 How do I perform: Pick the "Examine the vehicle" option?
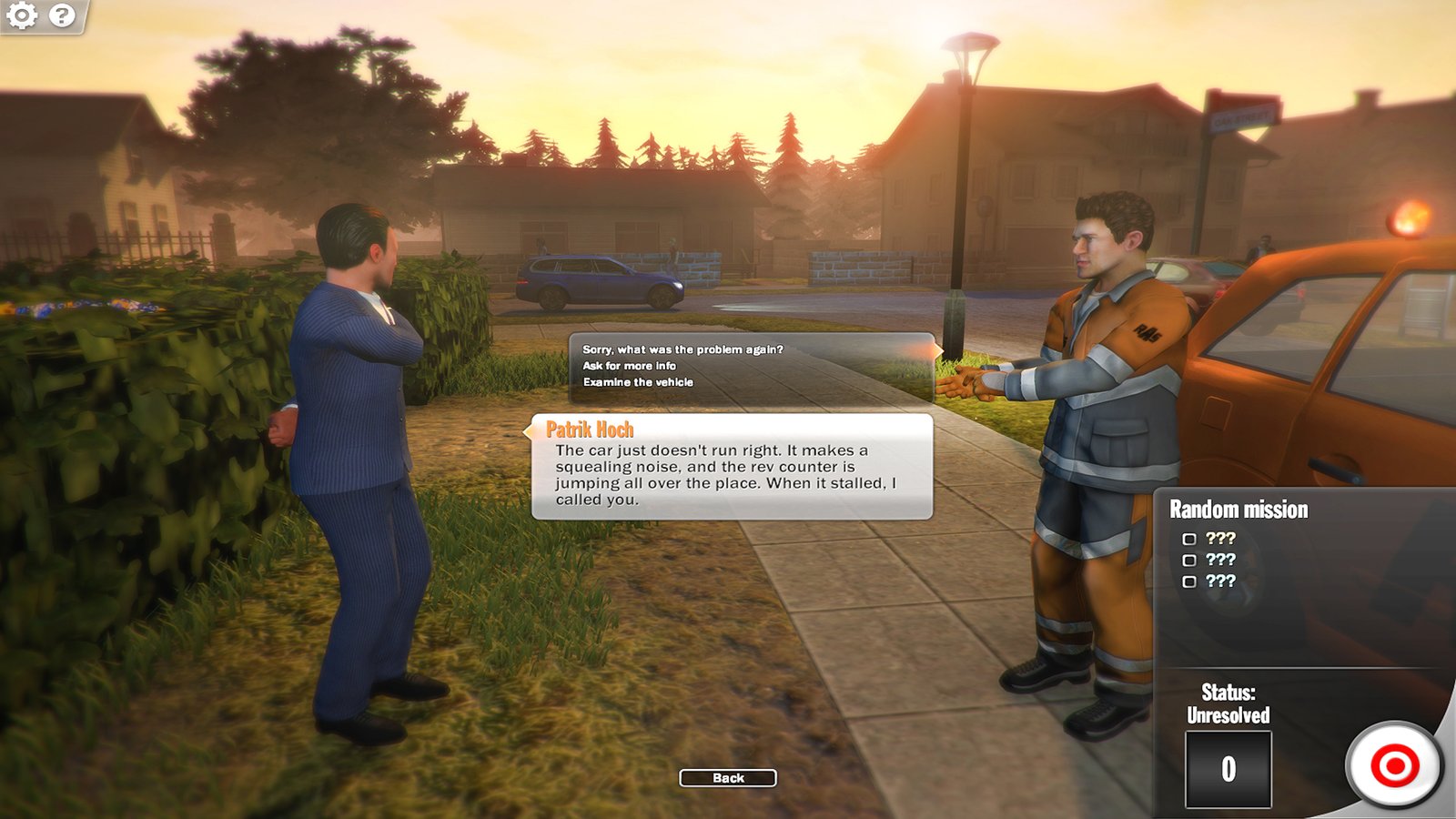pos(638,382)
